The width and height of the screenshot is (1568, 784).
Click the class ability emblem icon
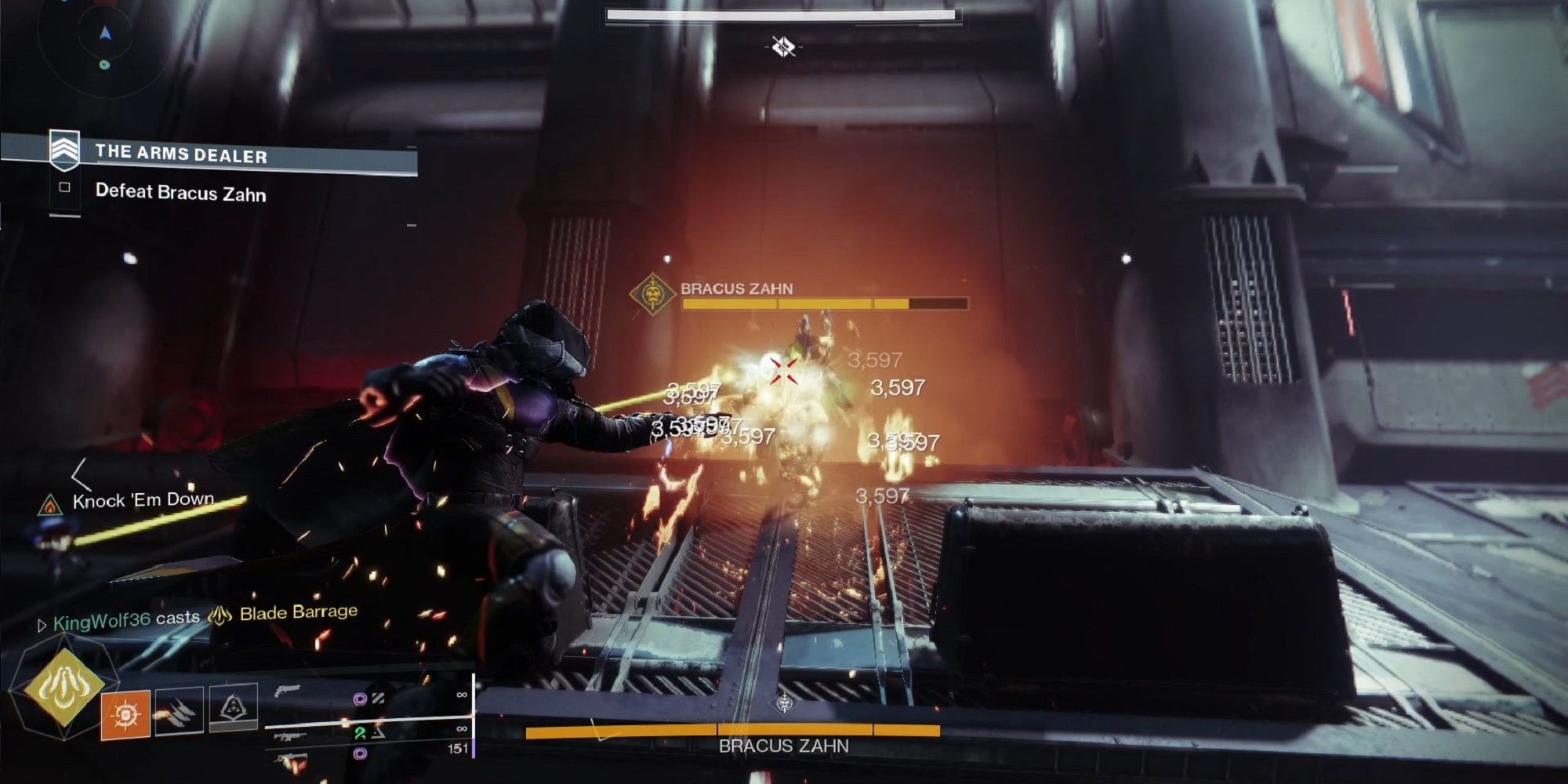pos(233,708)
